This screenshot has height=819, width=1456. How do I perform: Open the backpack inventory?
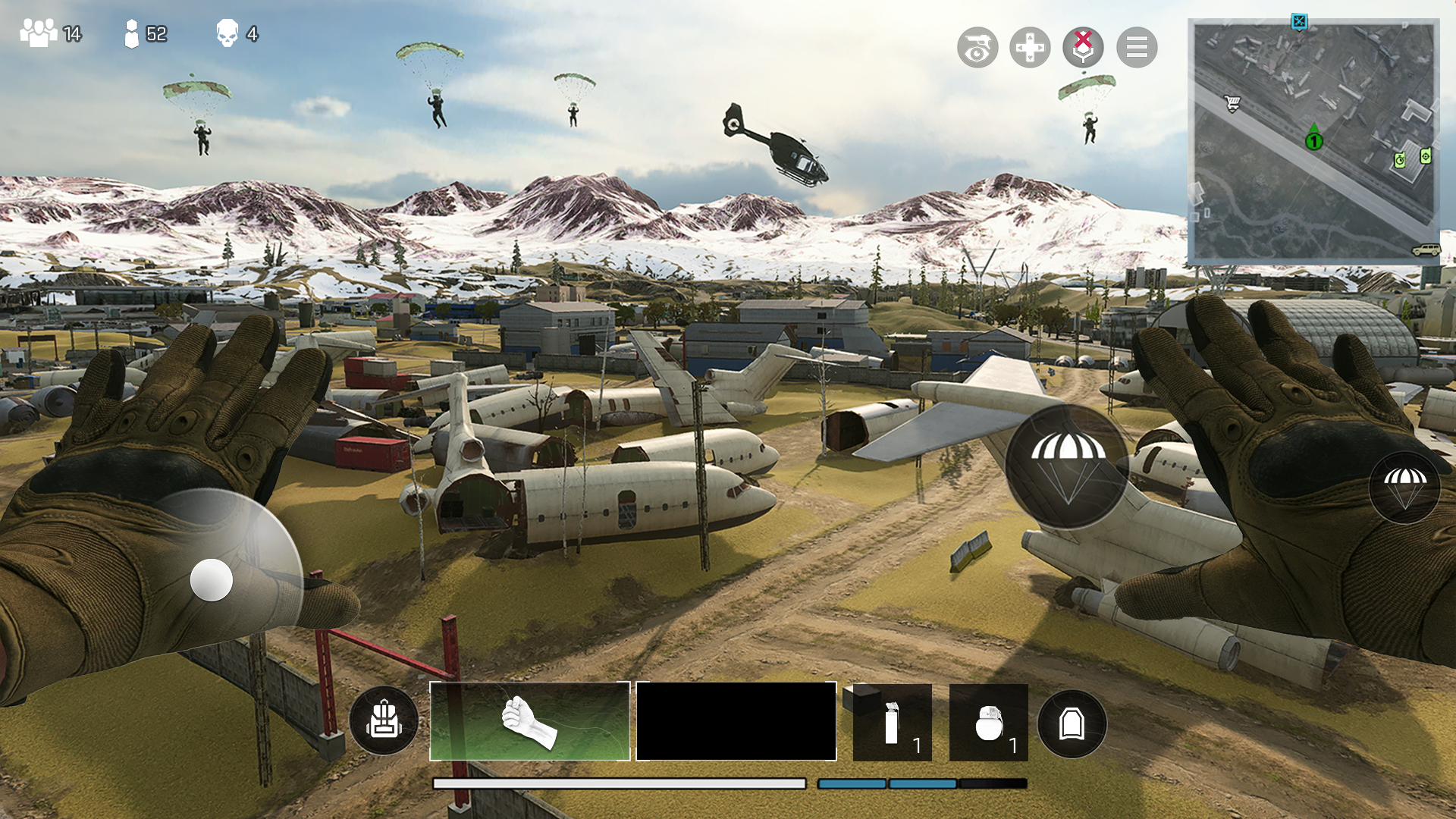(384, 721)
